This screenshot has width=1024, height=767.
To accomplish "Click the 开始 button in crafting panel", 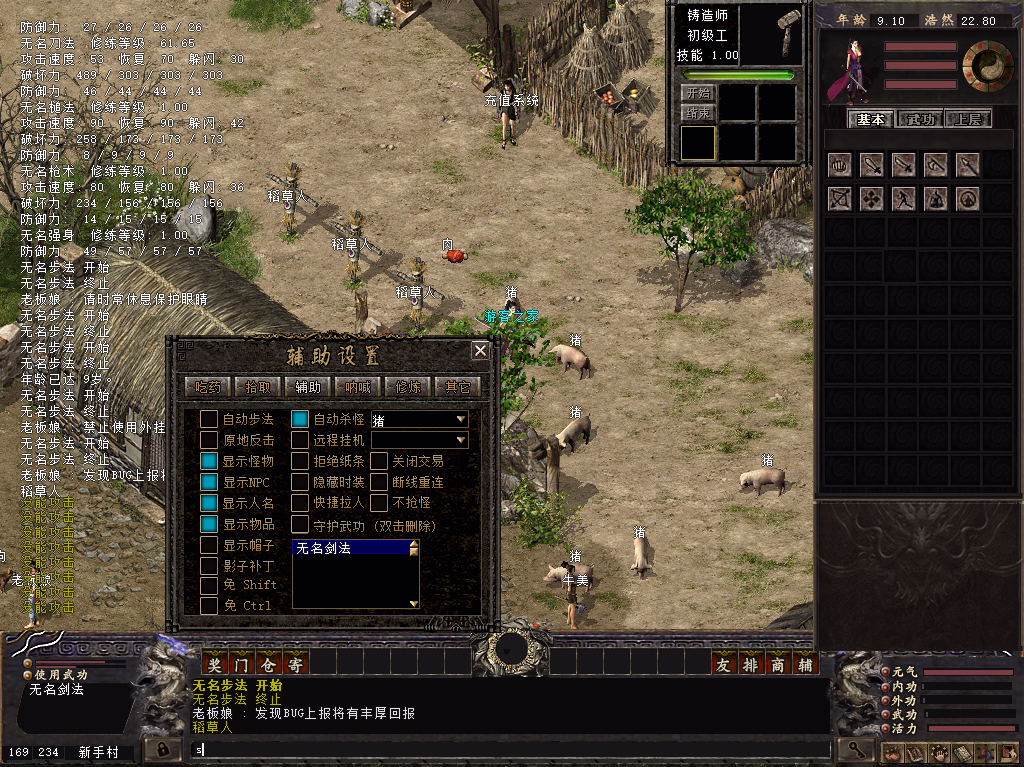I will point(696,93).
